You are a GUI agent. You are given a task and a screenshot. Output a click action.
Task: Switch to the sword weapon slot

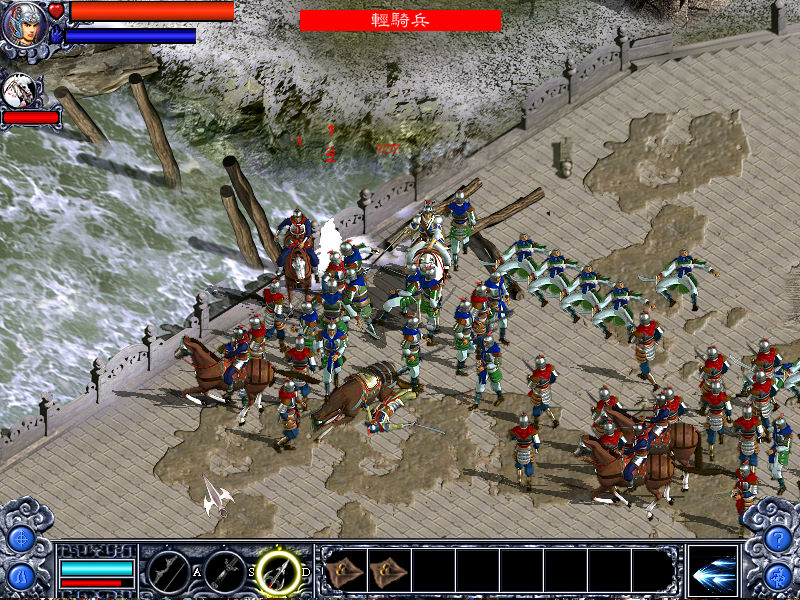tap(225, 572)
